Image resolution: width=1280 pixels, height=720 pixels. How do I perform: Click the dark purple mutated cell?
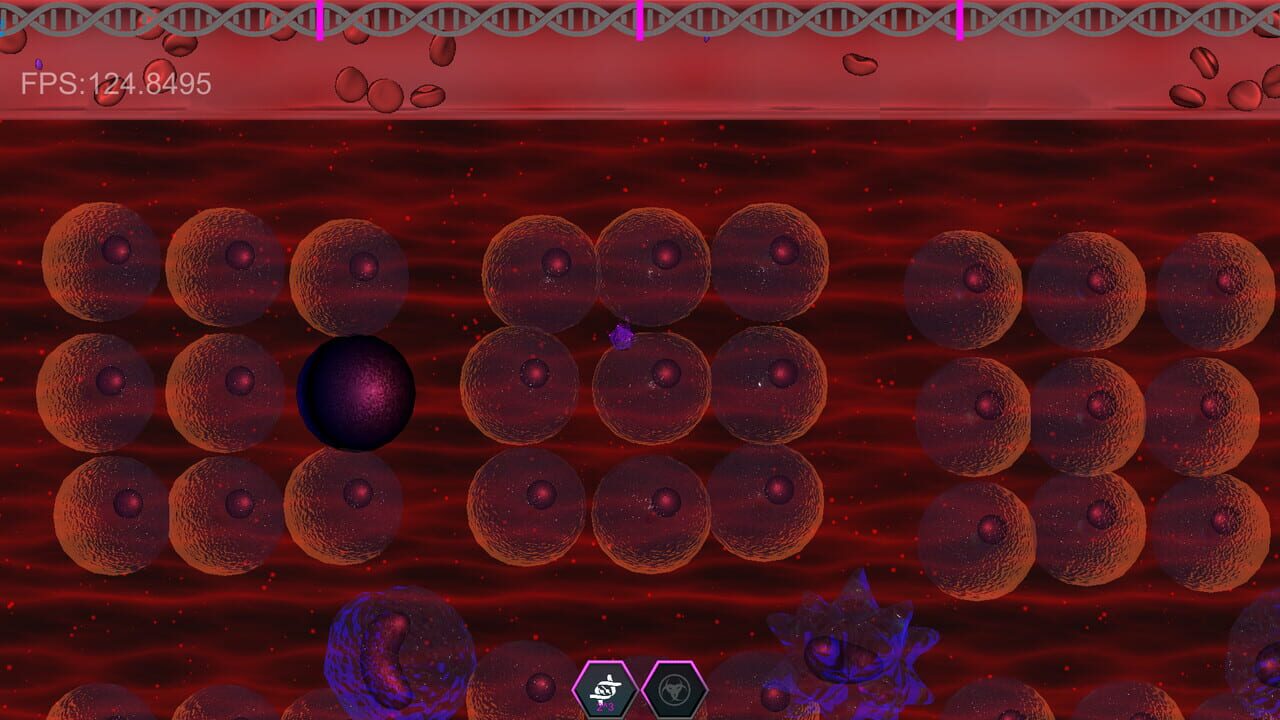(x=355, y=392)
